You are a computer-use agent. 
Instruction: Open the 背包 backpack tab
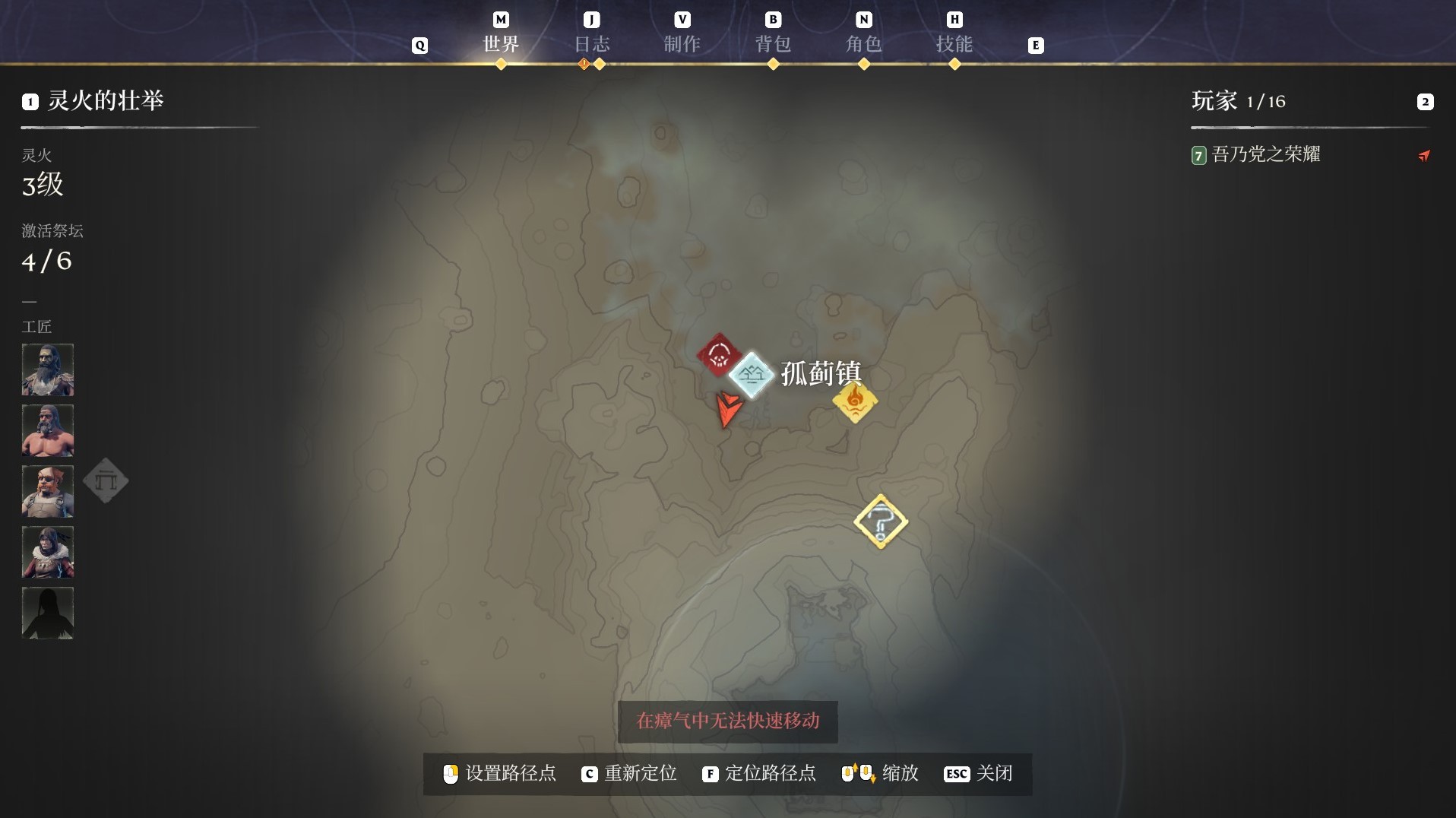click(x=773, y=43)
